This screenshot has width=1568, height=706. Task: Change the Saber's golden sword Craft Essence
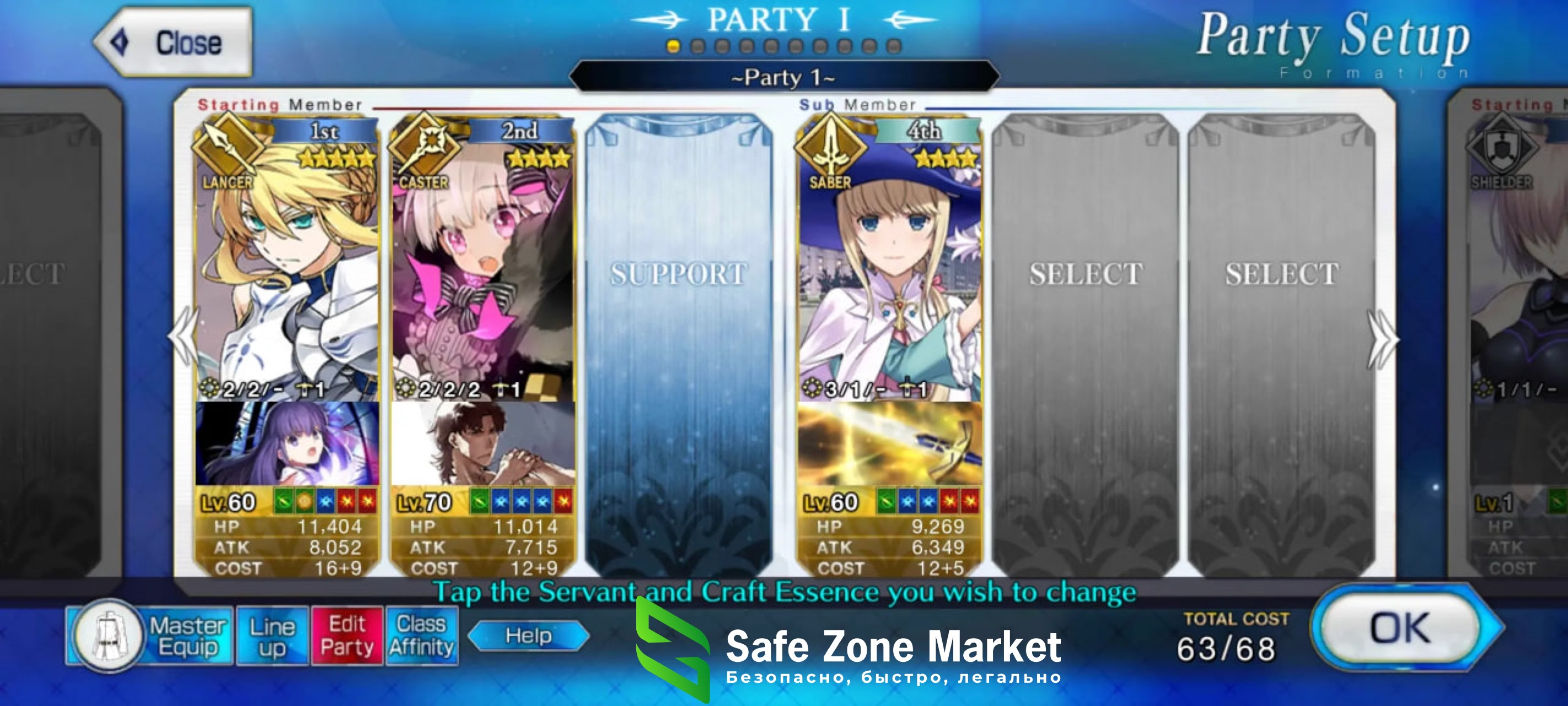pos(889,443)
